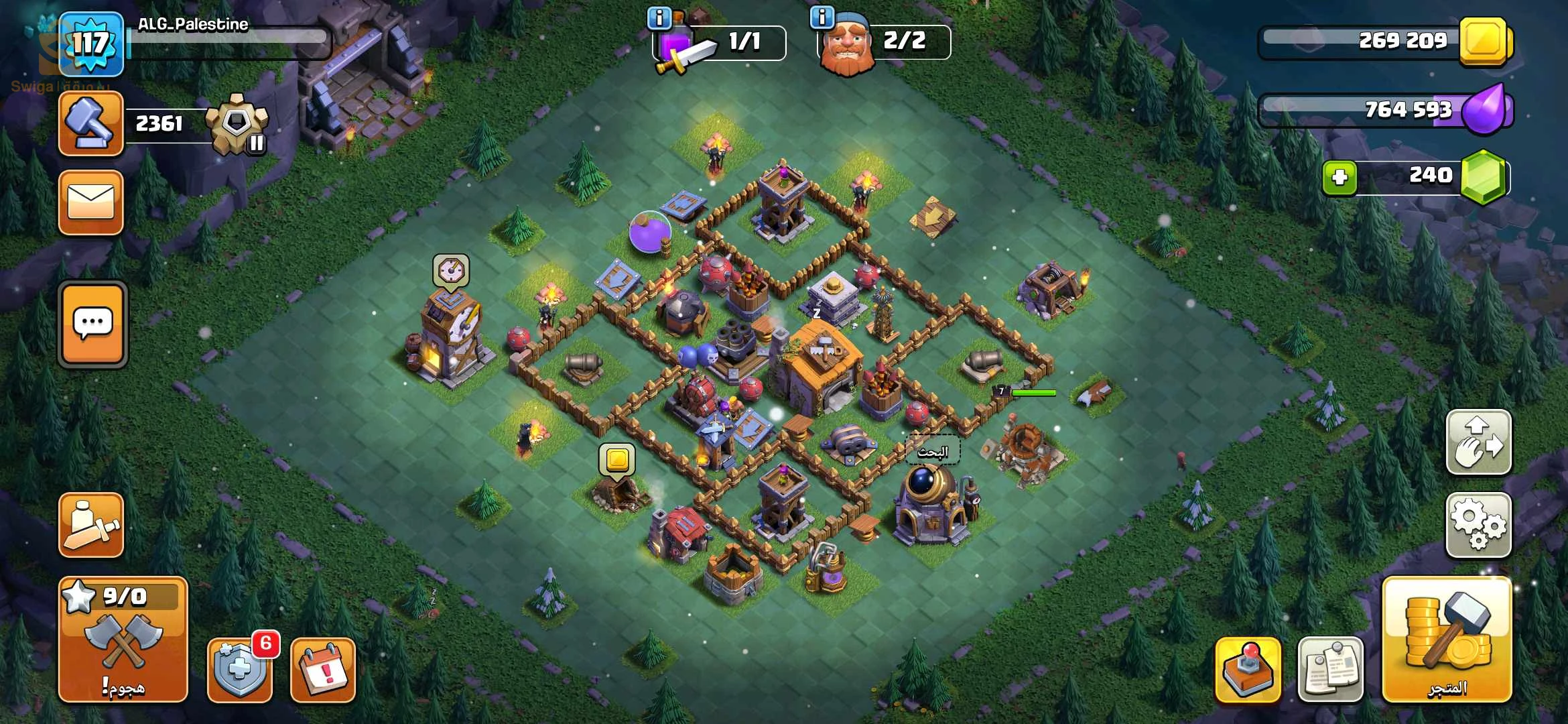Open the clipboard notes layout button

tap(1331, 669)
